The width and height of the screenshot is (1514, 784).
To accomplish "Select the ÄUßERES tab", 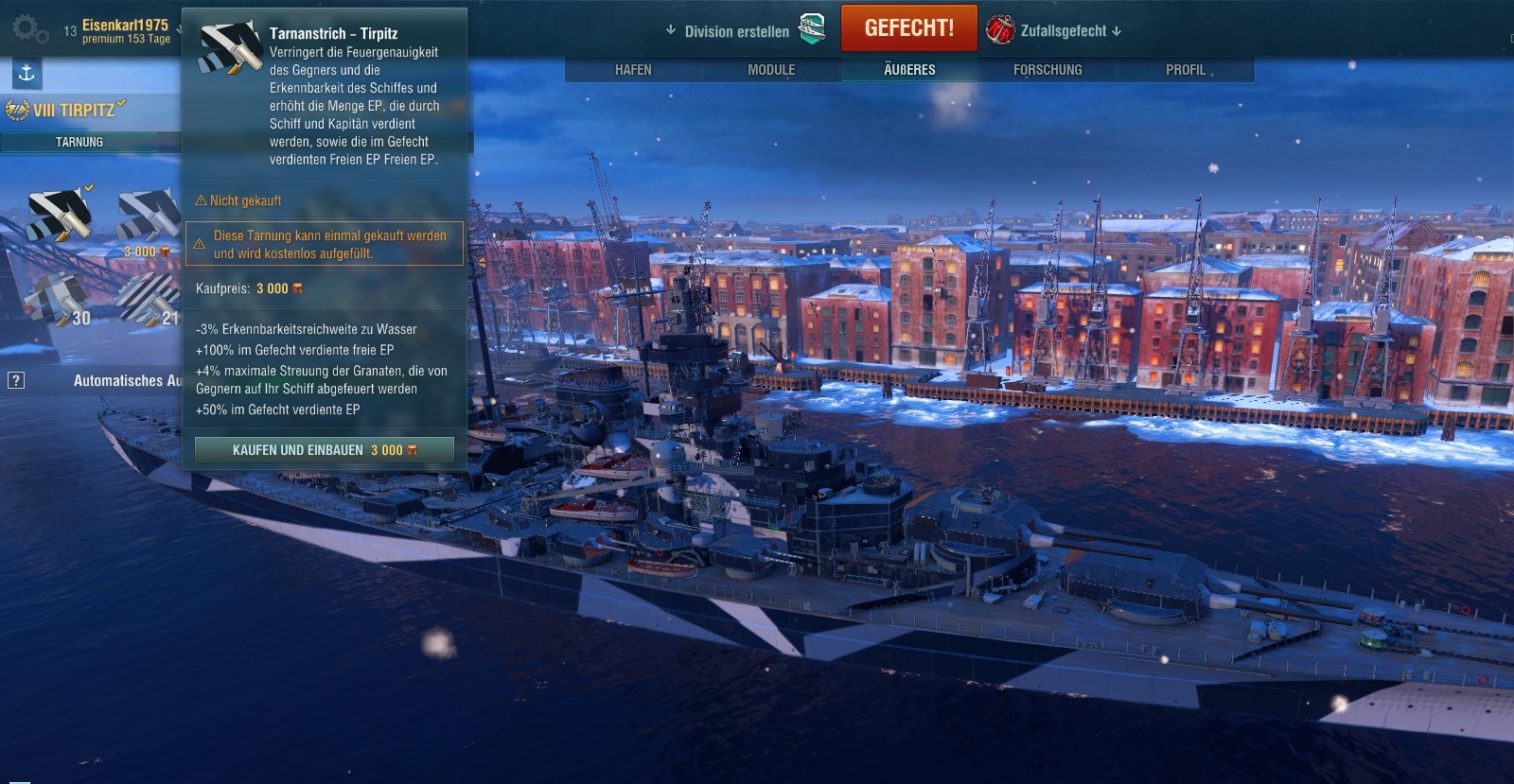I will 909,70.
